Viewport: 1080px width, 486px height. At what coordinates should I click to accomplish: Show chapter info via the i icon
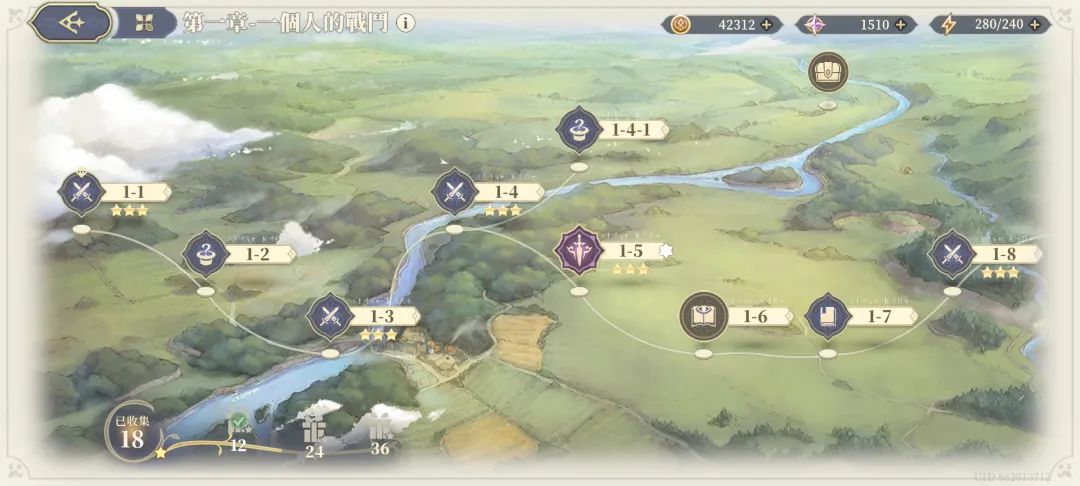pyautogui.click(x=405, y=23)
